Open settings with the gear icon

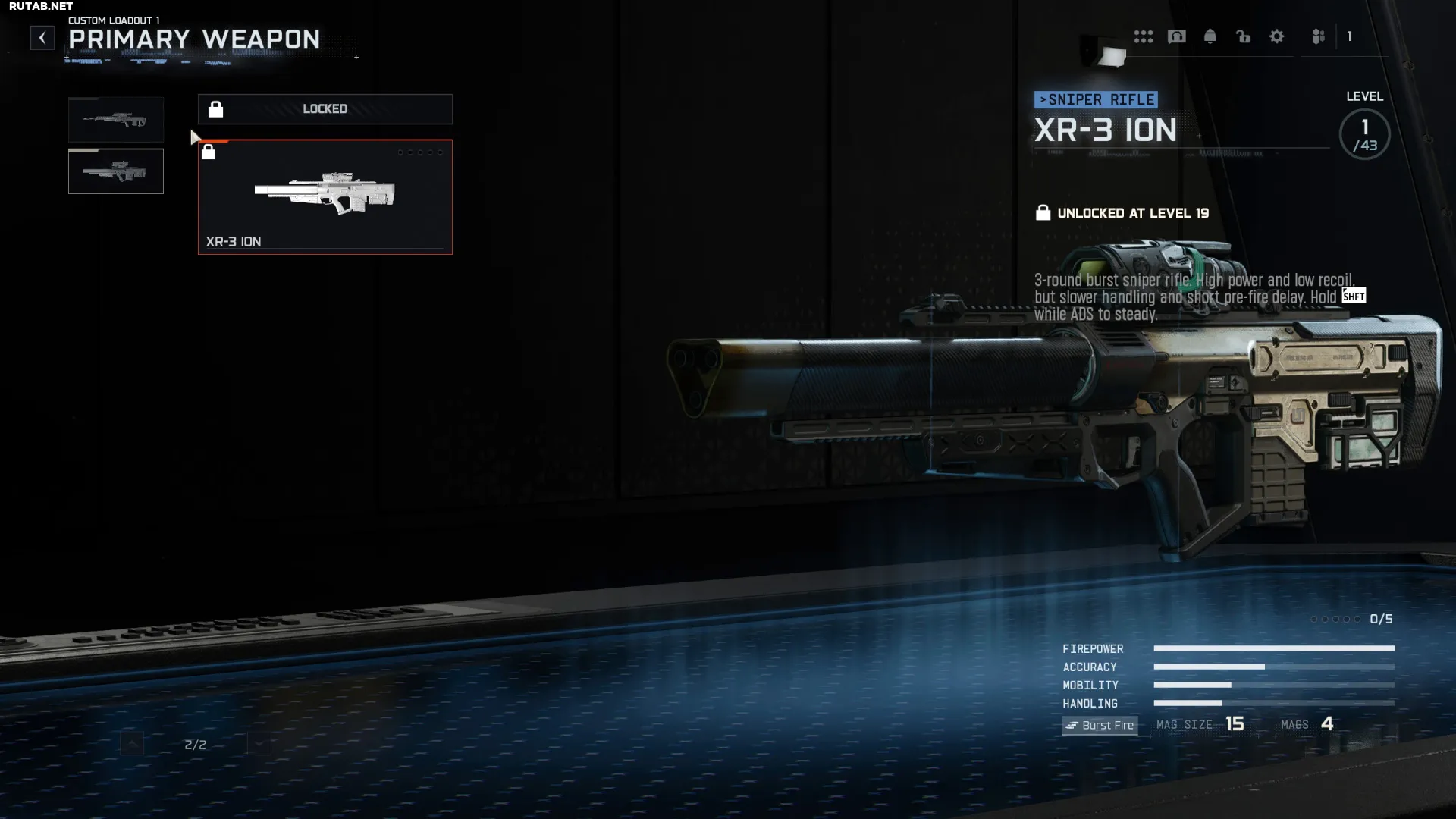click(x=1277, y=36)
